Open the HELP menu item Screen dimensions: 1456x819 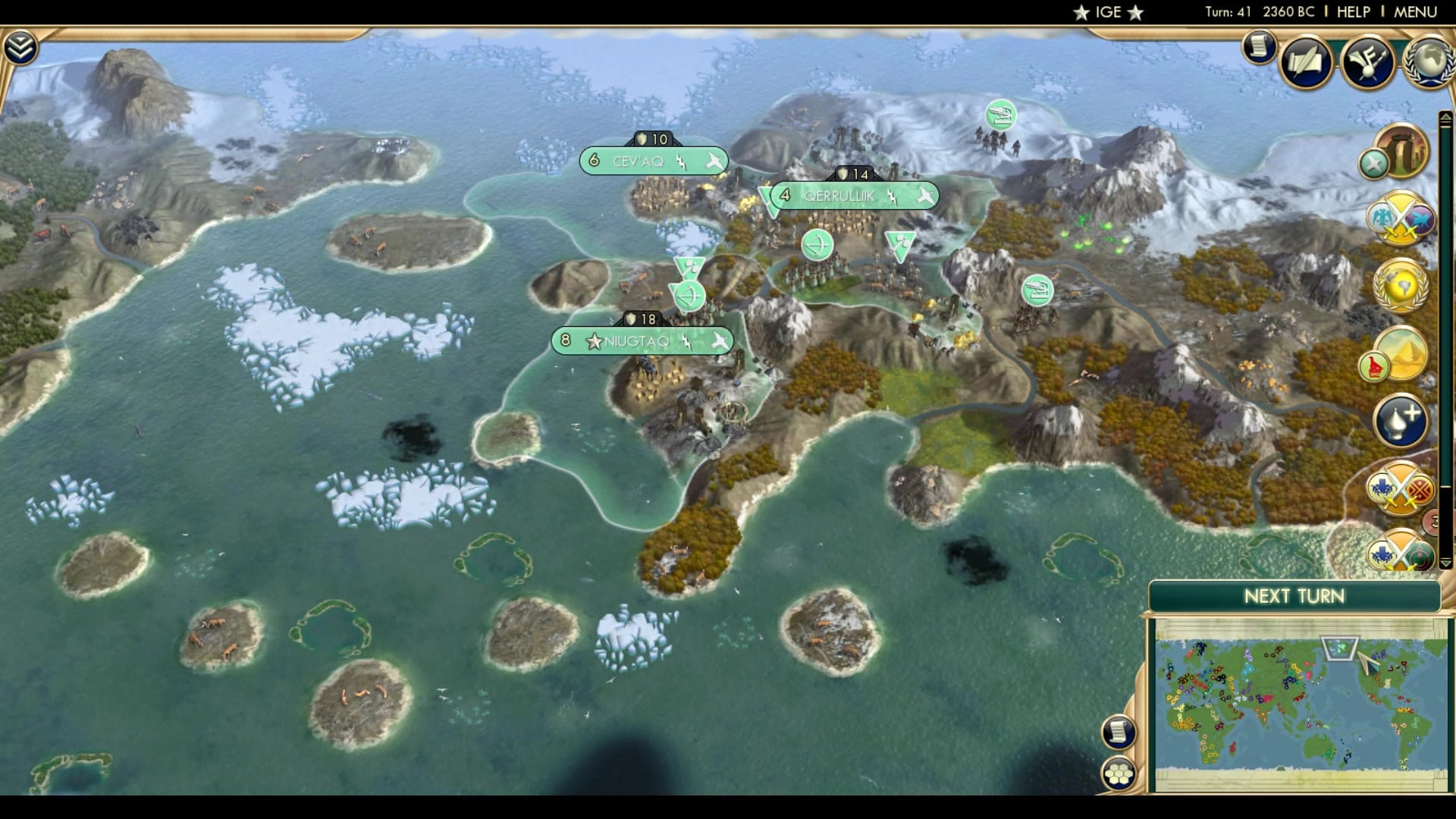click(x=1354, y=11)
